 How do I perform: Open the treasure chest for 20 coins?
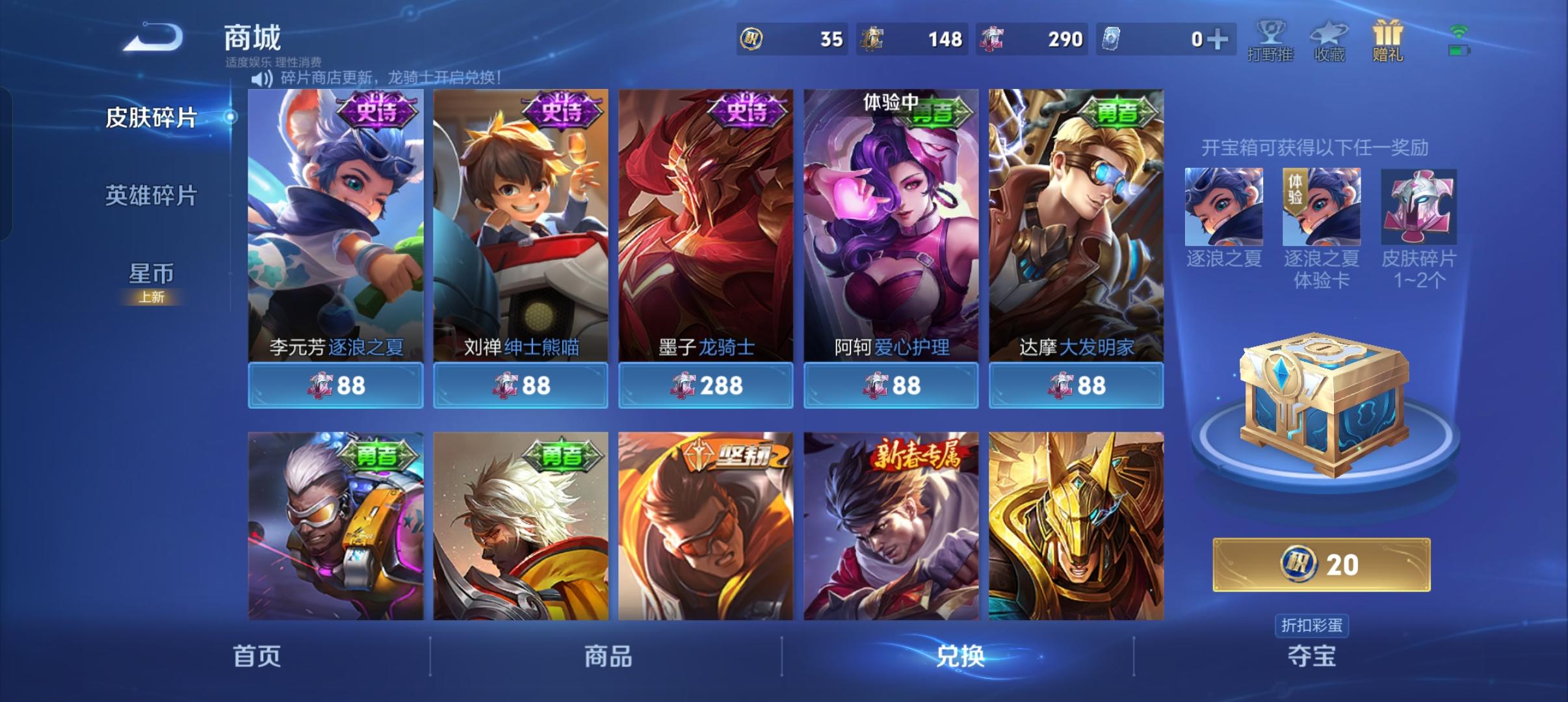pos(1321,565)
